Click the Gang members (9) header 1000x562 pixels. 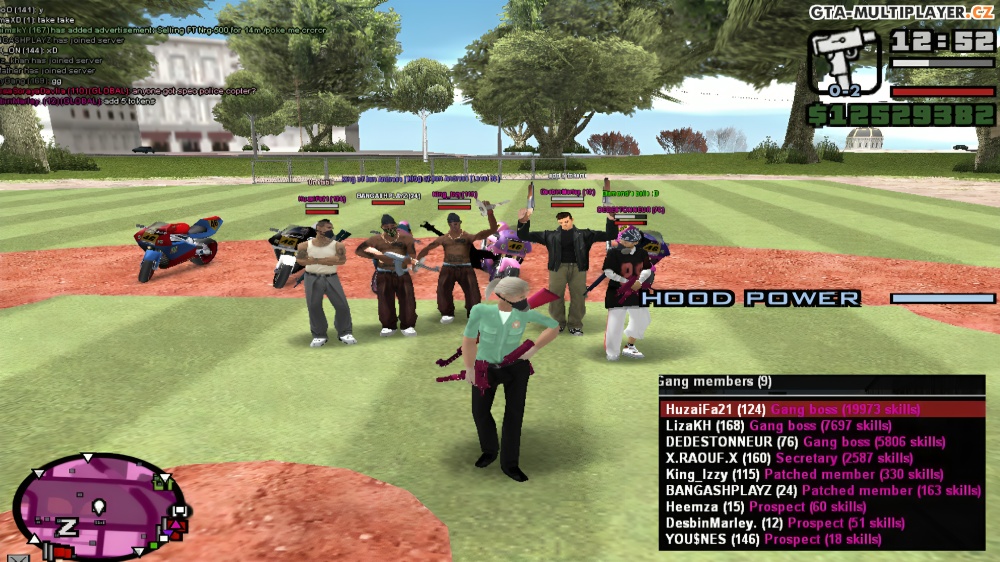tap(716, 382)
